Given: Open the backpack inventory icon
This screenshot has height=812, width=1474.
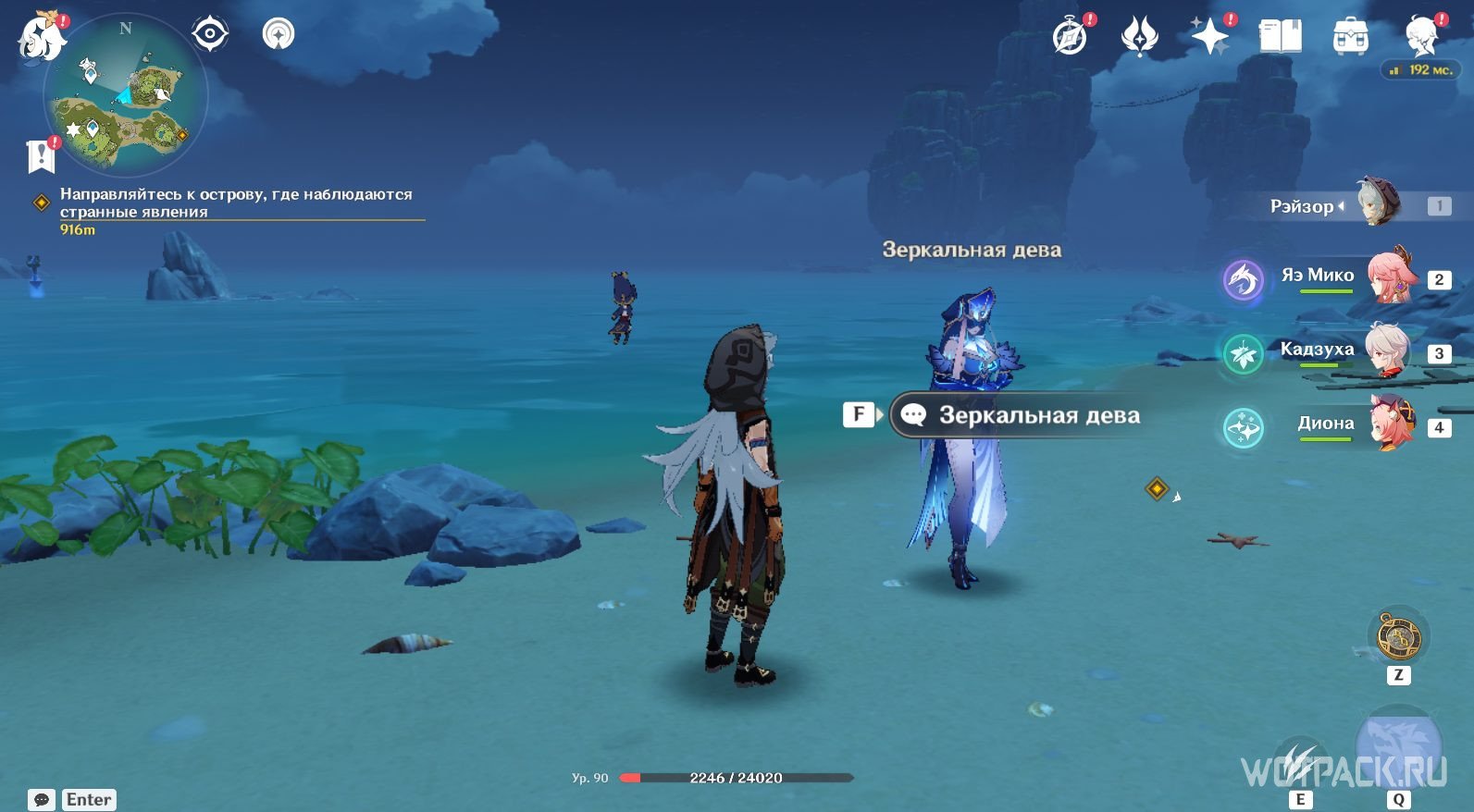Looking at the screenshot, I should (x=1350, y=37).
